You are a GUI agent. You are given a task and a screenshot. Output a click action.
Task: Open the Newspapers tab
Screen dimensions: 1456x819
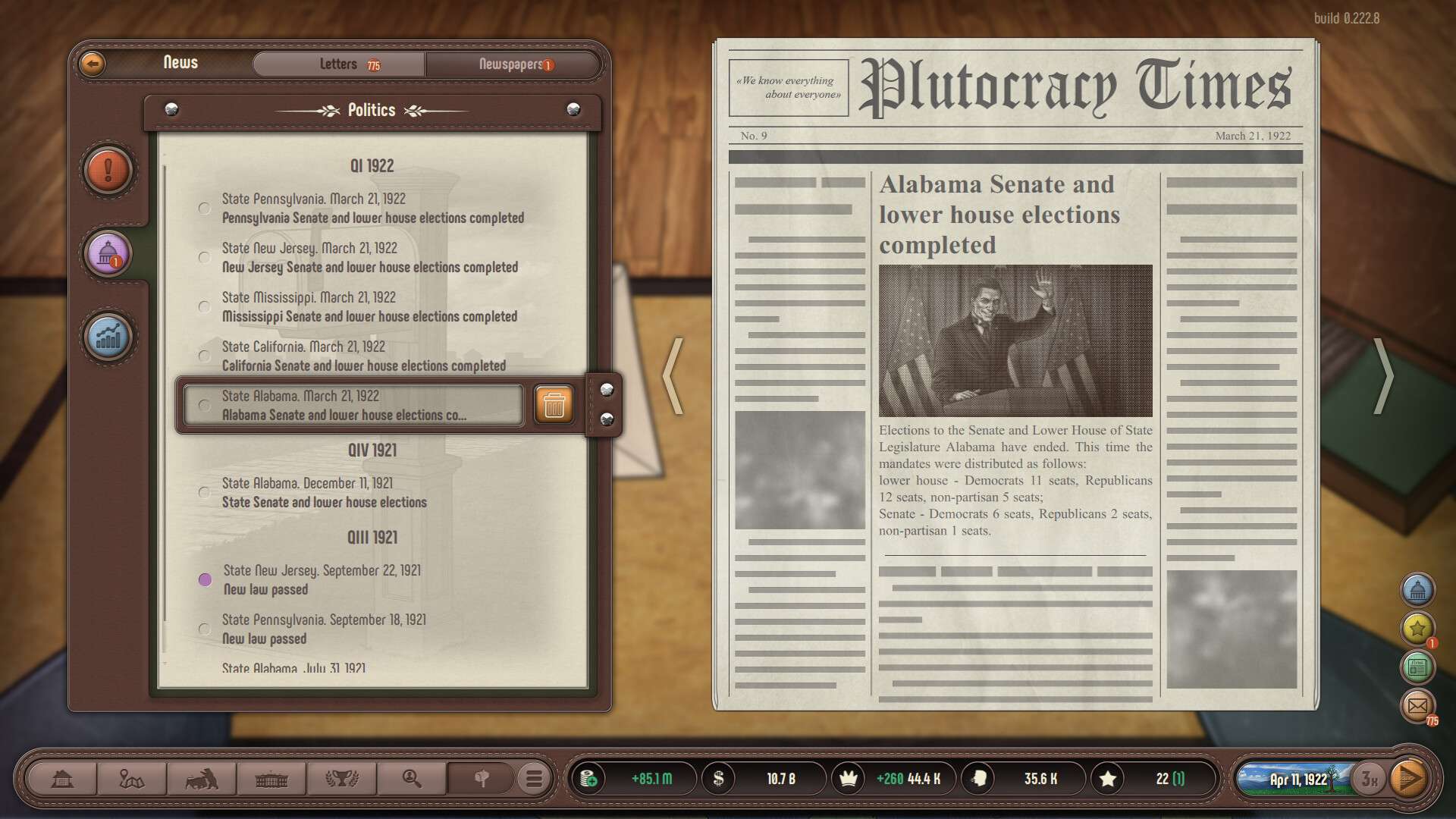(512, 64)
